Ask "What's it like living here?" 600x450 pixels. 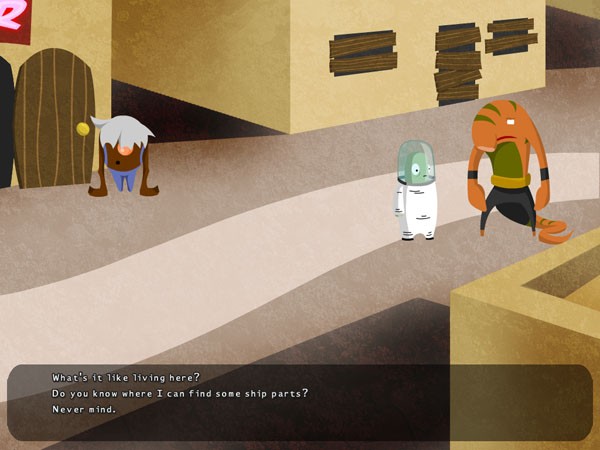[x=126, y=377]
